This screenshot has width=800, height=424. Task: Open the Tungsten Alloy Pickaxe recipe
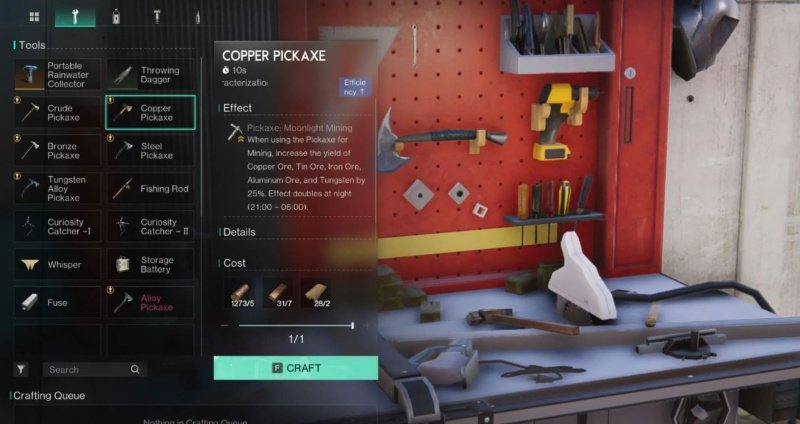pos(56,188)
